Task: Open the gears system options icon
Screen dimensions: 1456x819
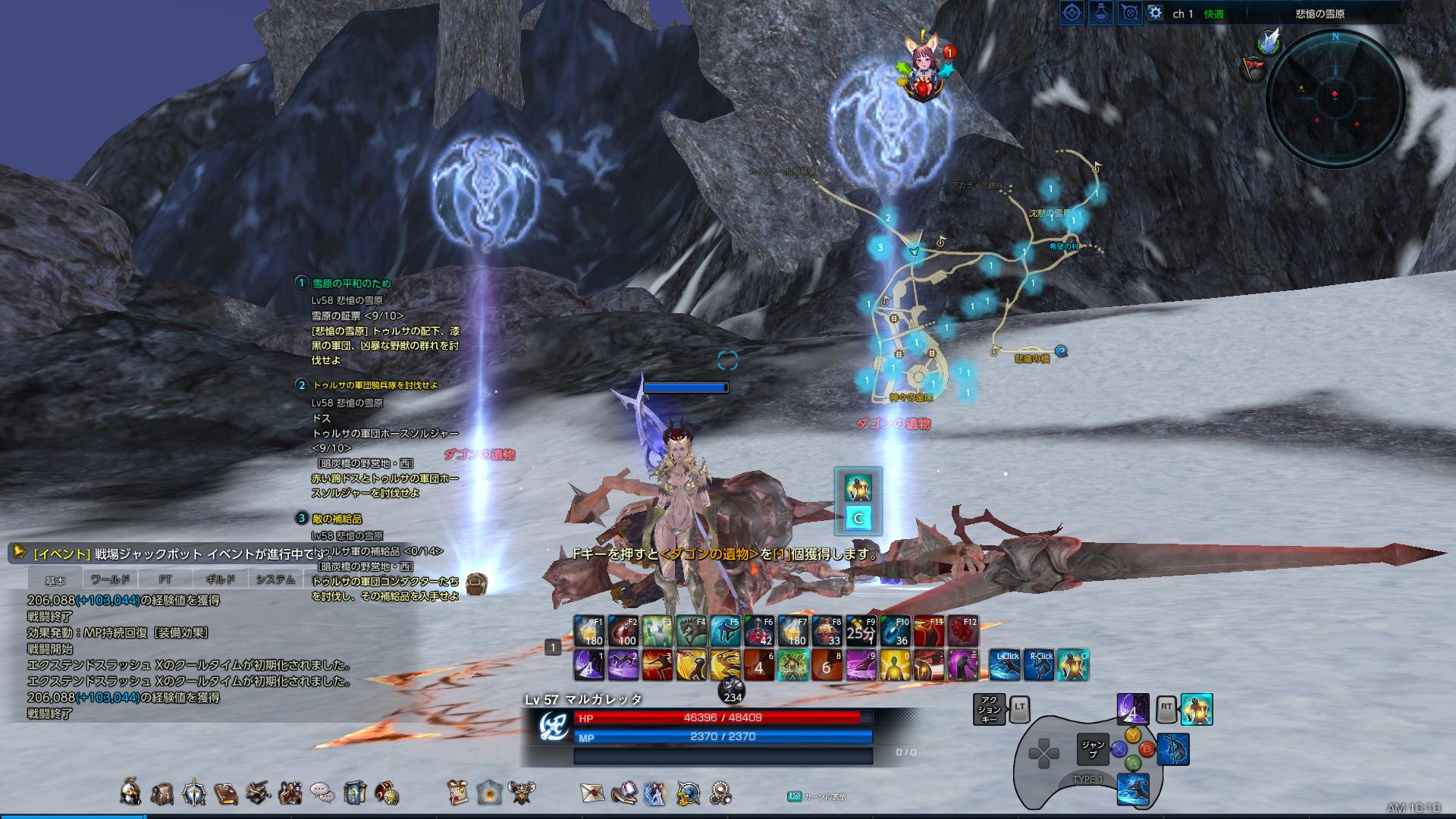Action: coord(720,792)
